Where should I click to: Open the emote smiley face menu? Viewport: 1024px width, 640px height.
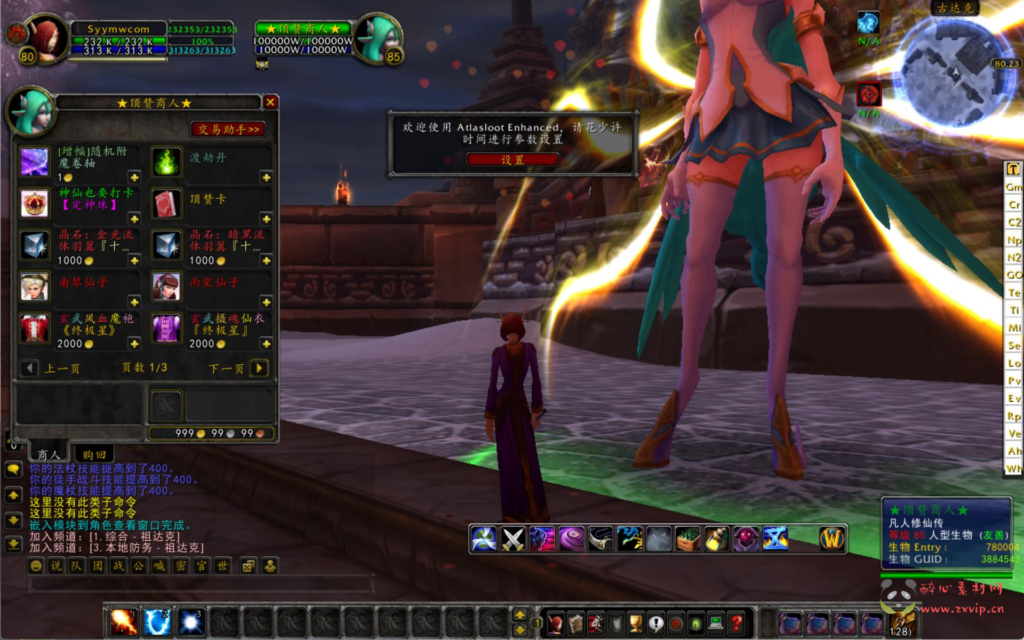tap(36, 566)
